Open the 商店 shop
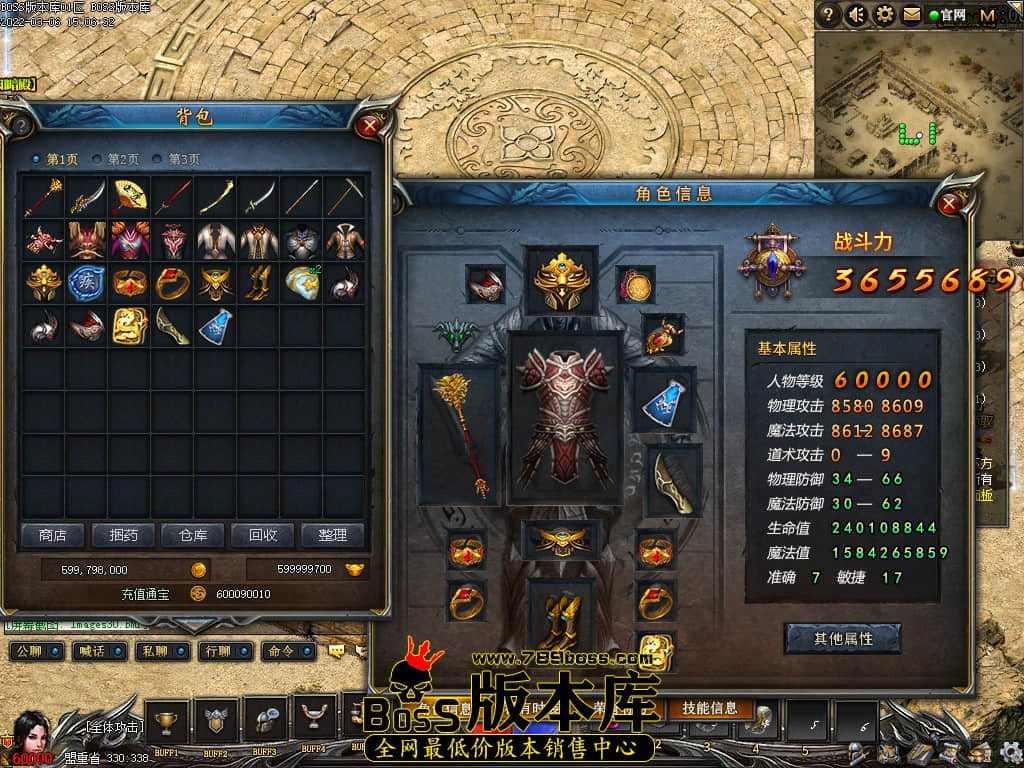Screen dimensions: 1024x768 (x=53, y=536)
